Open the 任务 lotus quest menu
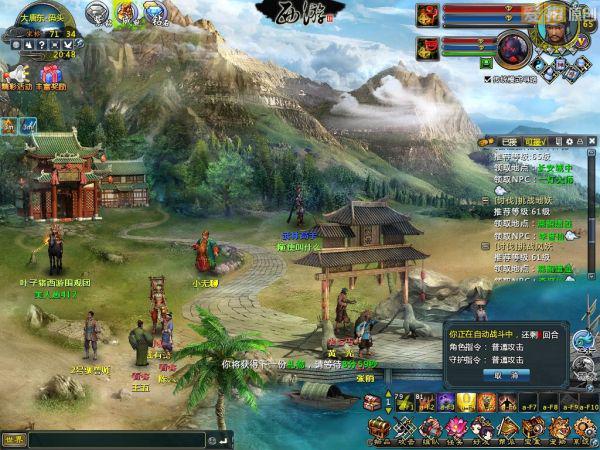Viewport: 600px width, 450px height. (x=455, y=430)
